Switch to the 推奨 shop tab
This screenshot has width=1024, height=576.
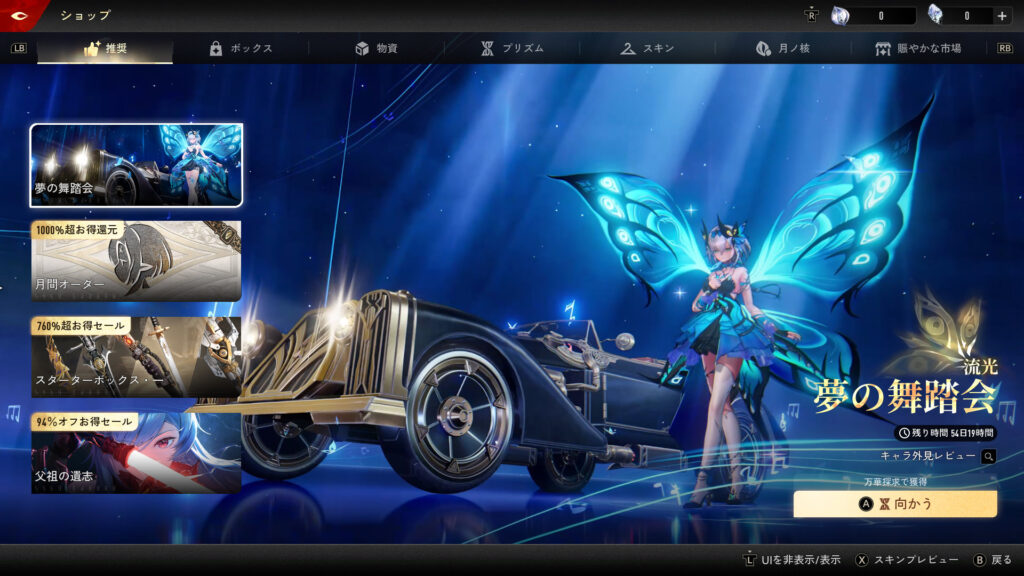point(105,48)
